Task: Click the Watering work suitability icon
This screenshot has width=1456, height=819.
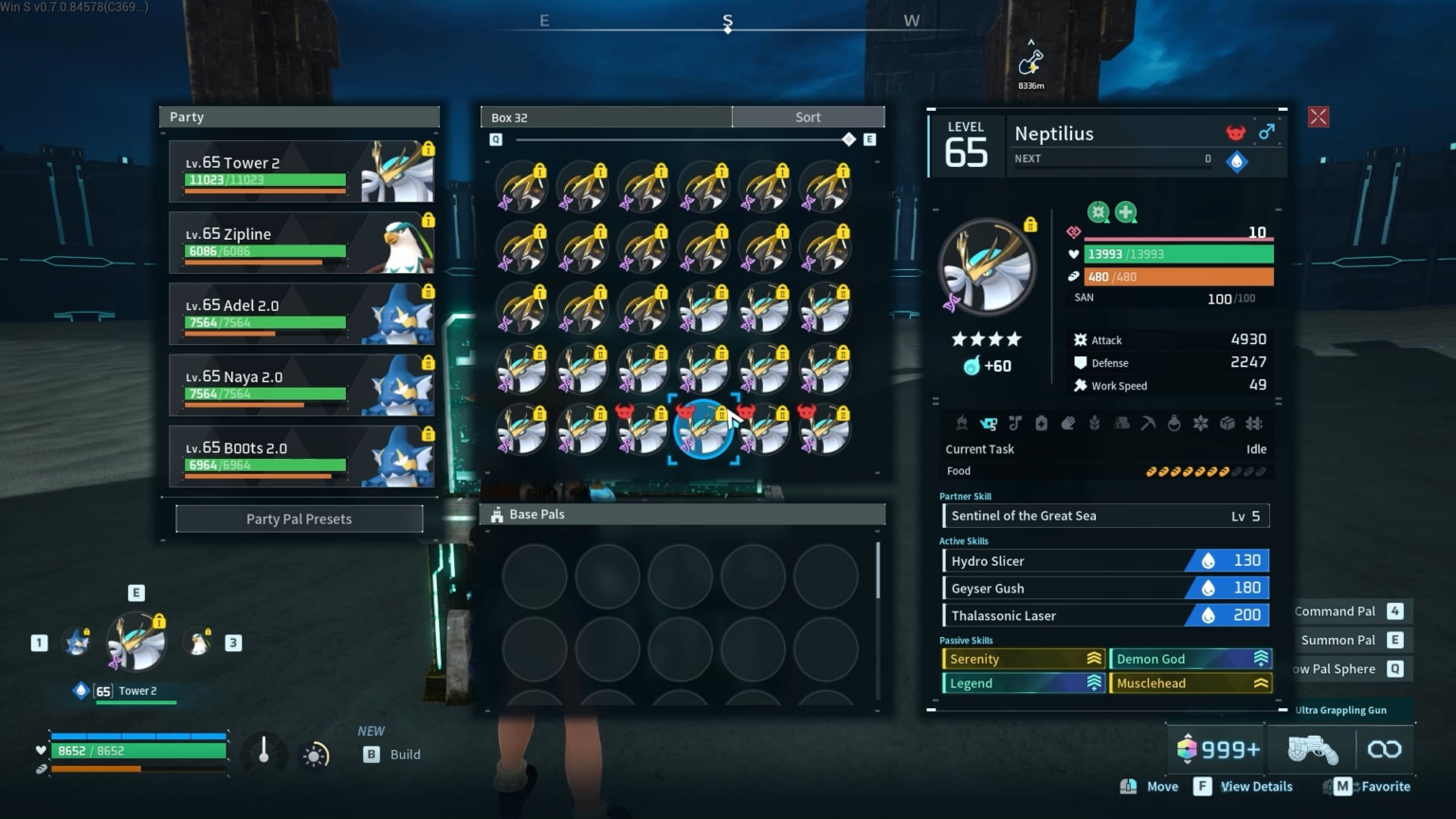Action: 989,424
